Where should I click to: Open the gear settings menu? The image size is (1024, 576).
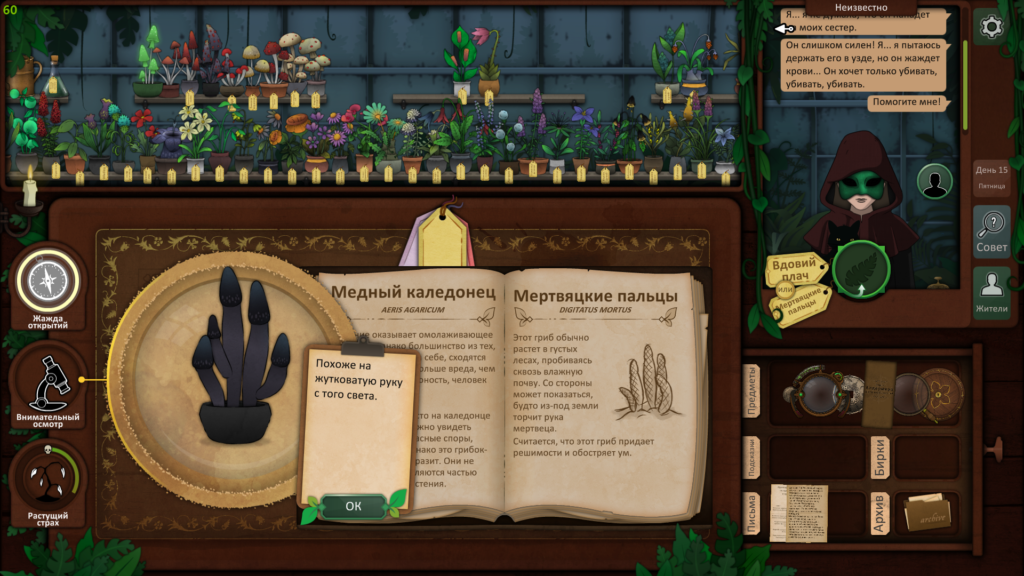pos(991,27)
